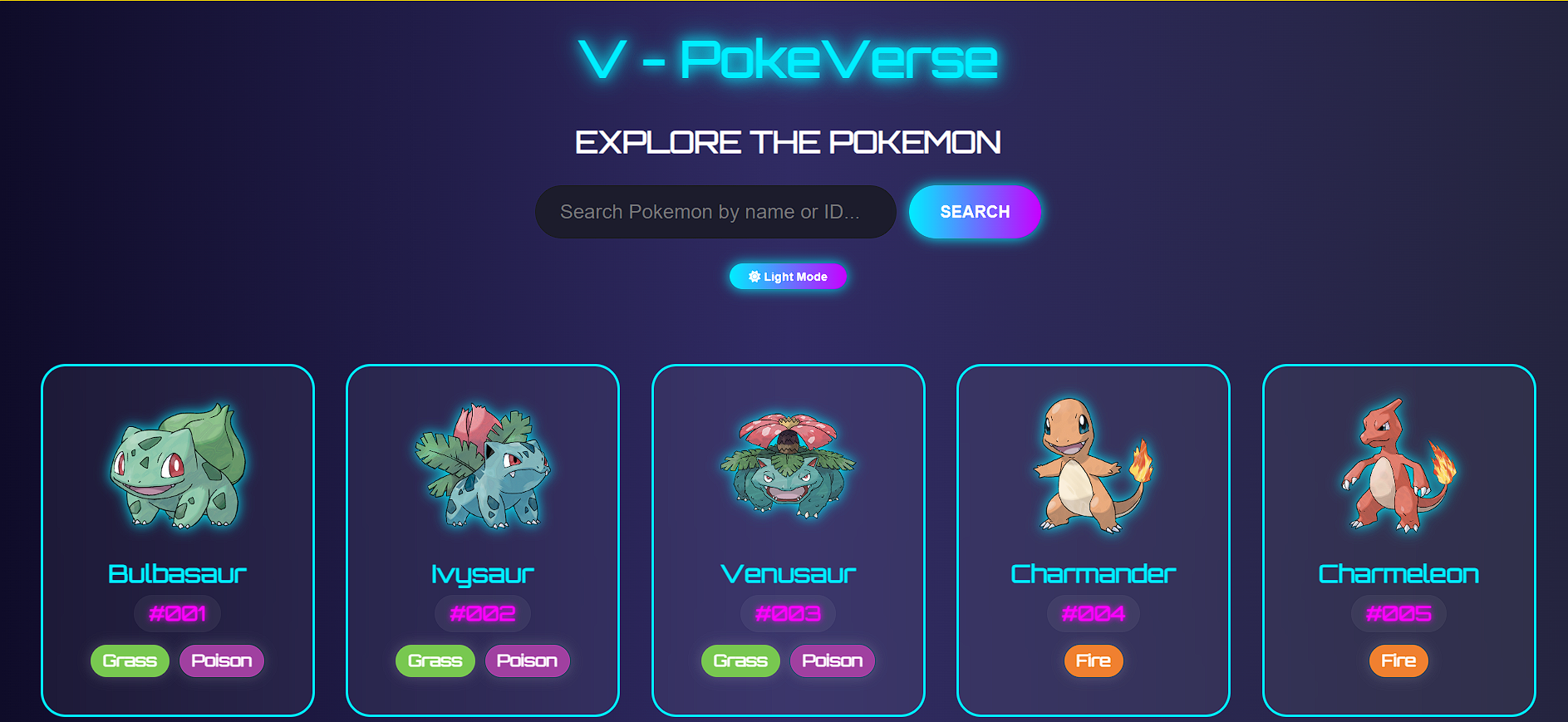
Task: Select the Charmander sprite image
Action: pyautogui.click(x=1093, y=469)
